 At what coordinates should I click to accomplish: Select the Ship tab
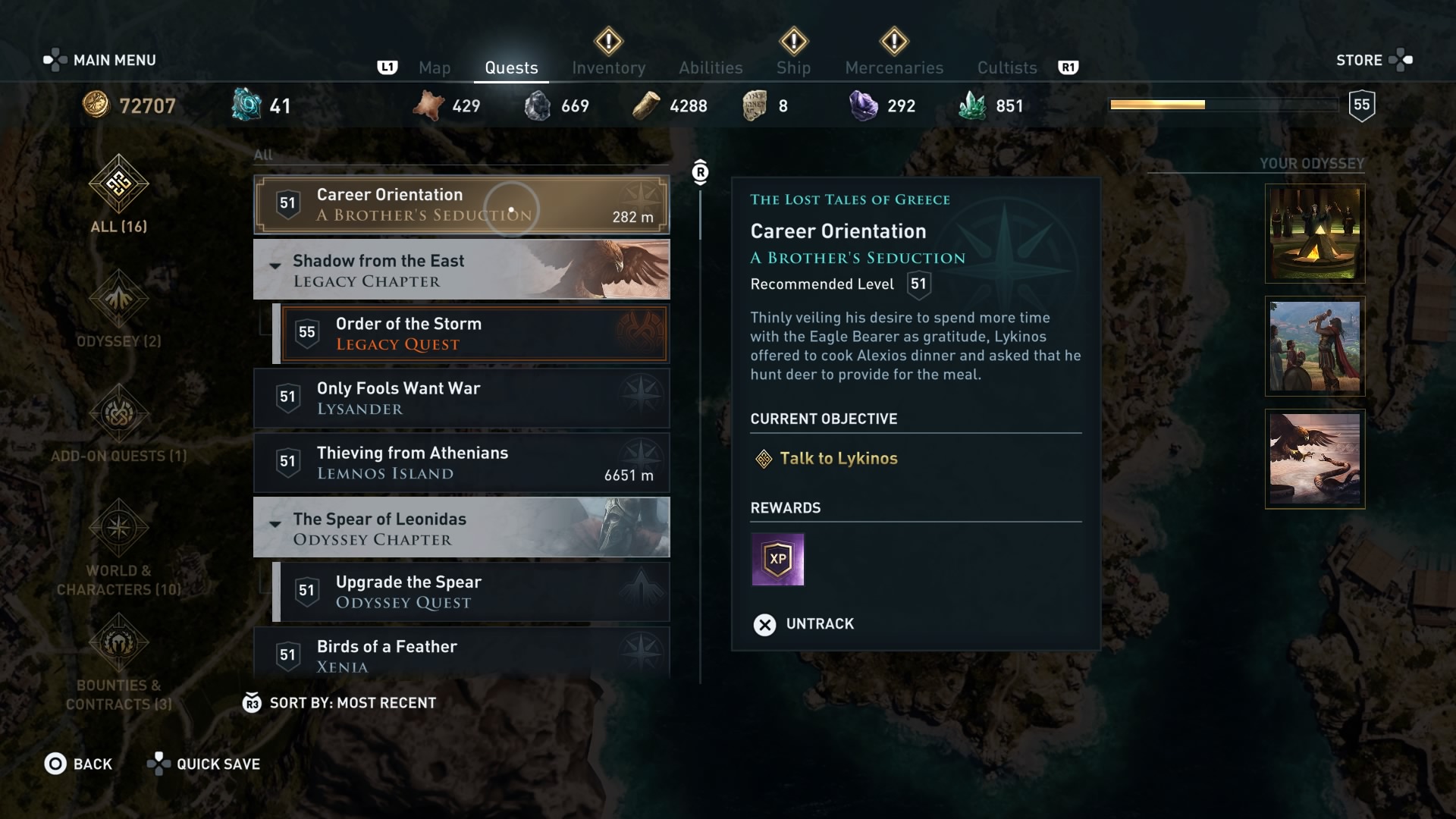coord(793,68)
